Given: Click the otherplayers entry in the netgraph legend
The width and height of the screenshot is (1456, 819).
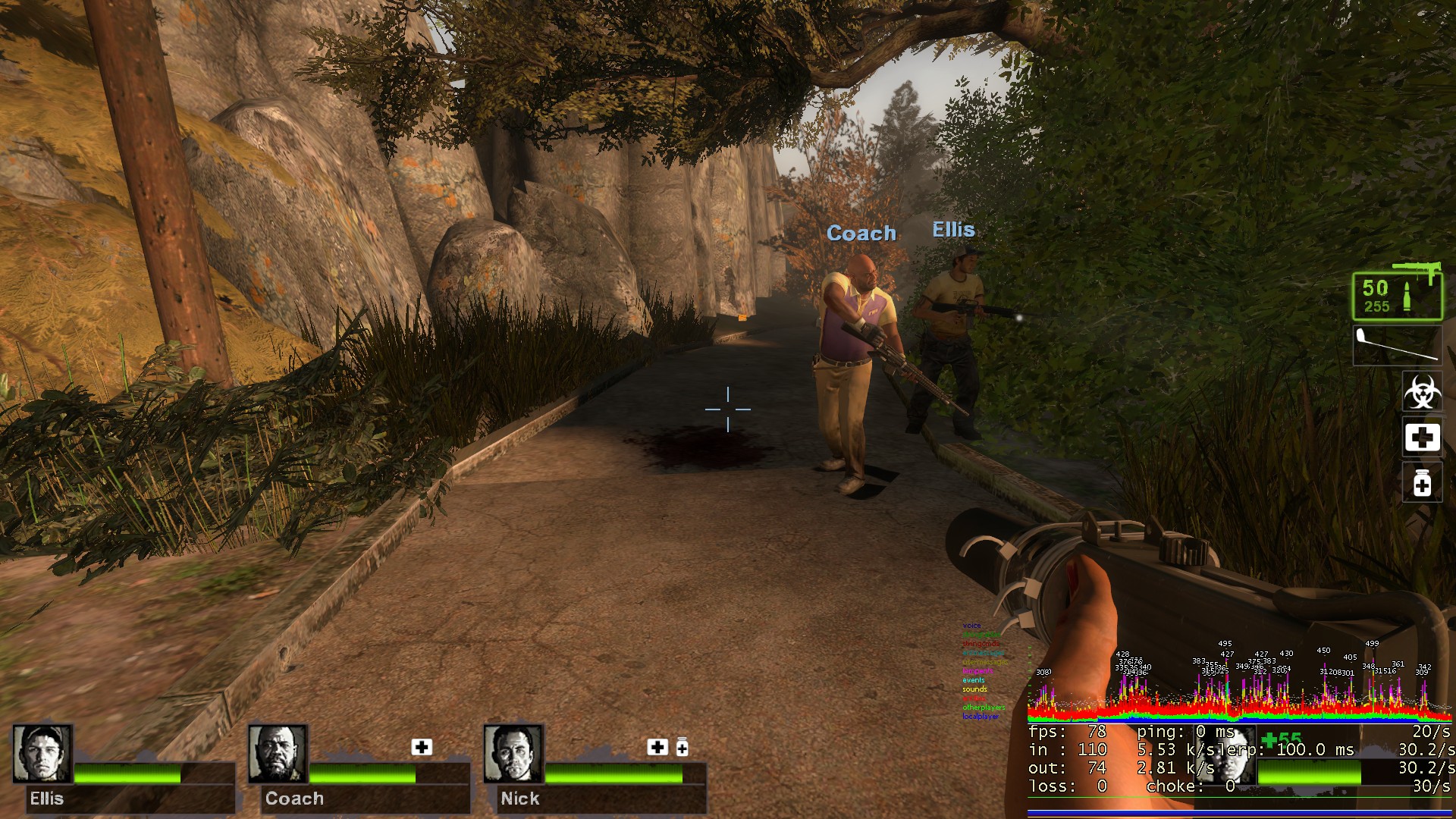Looking at the screenshot, I should tap(983, 707).
